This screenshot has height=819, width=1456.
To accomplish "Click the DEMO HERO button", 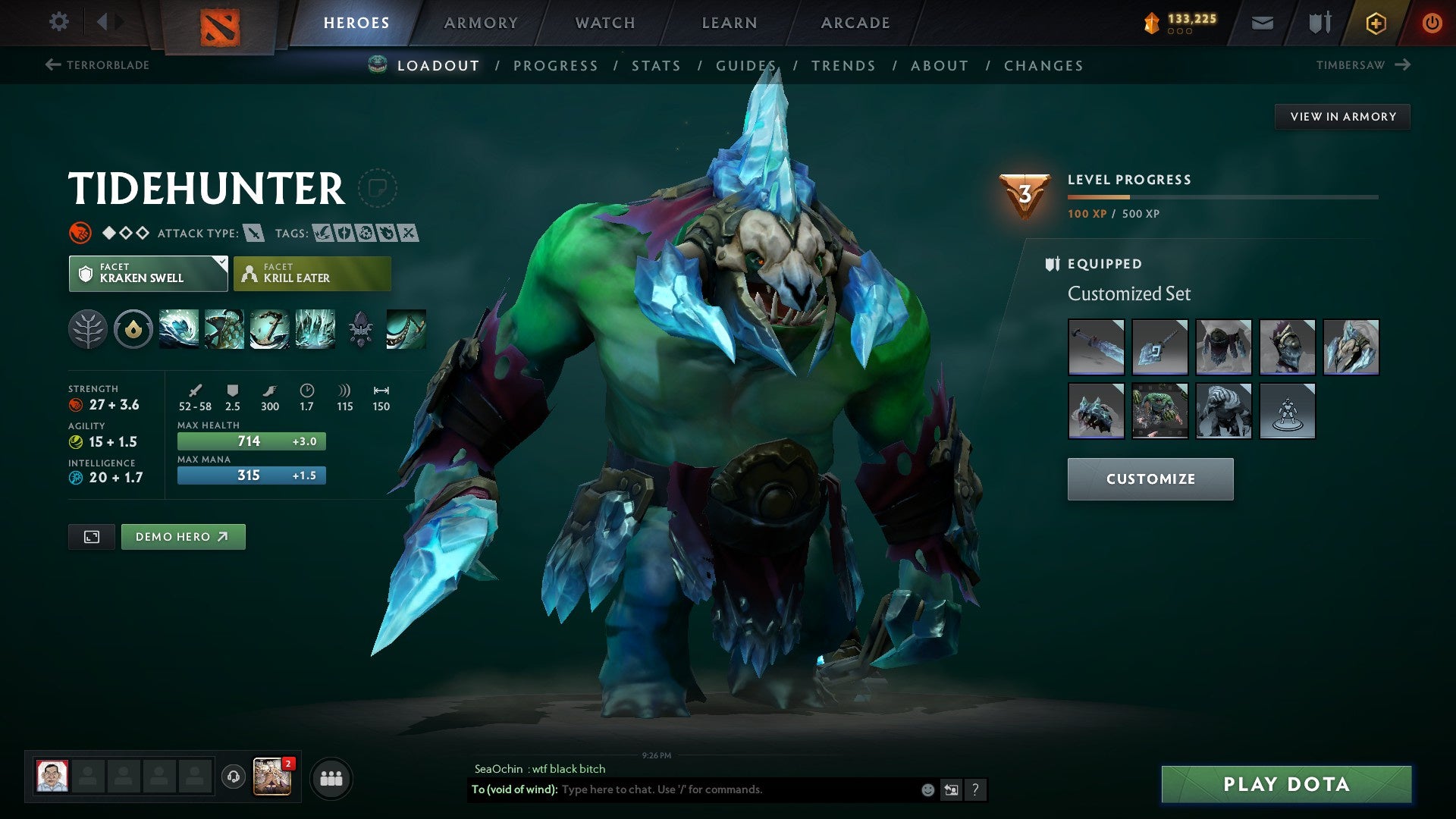I will [x=183, y=536].
